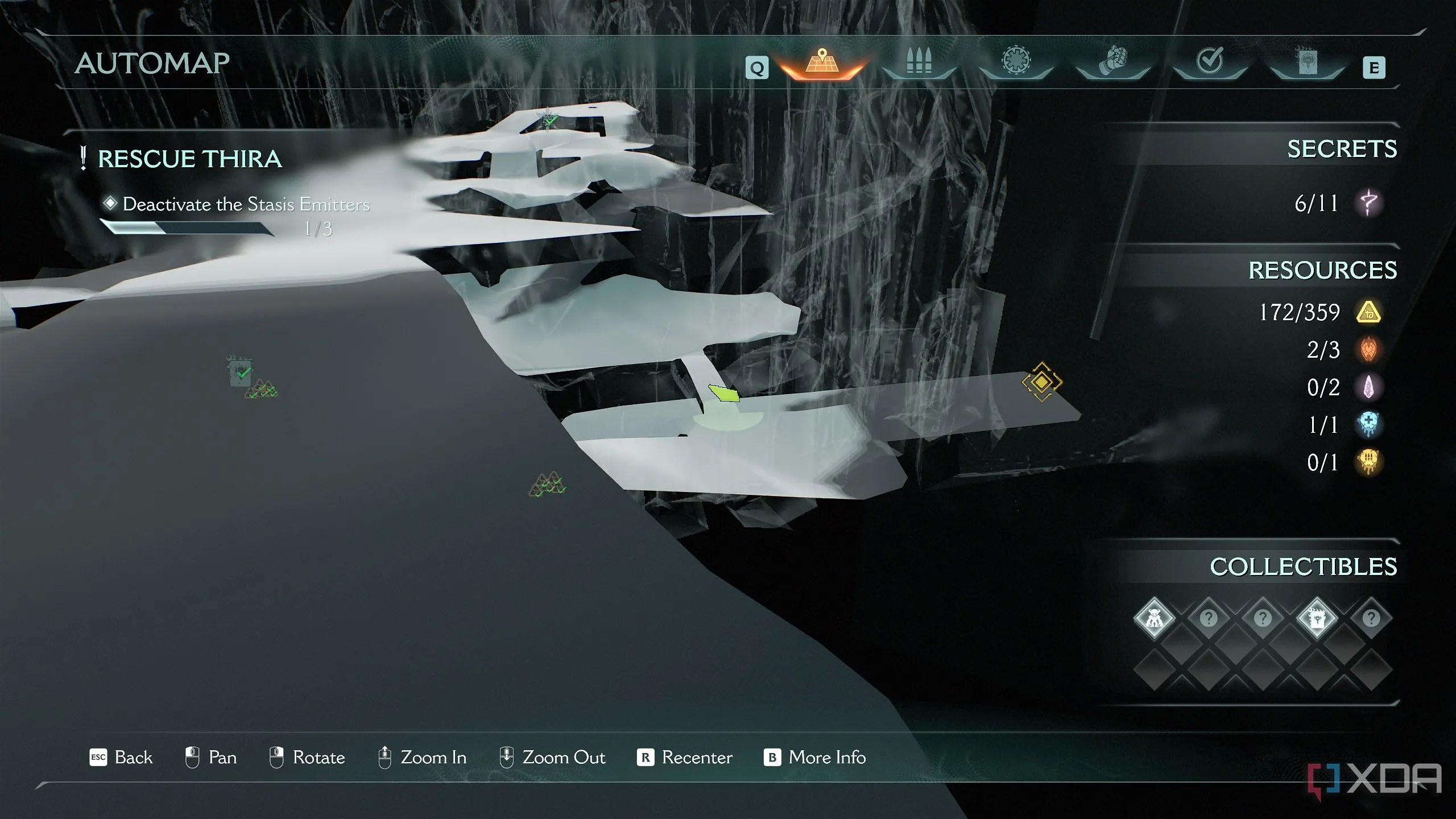The width and height of the screenshot is (1456, 819).
Task: Recenter the automap view
Action: [685, 758]
